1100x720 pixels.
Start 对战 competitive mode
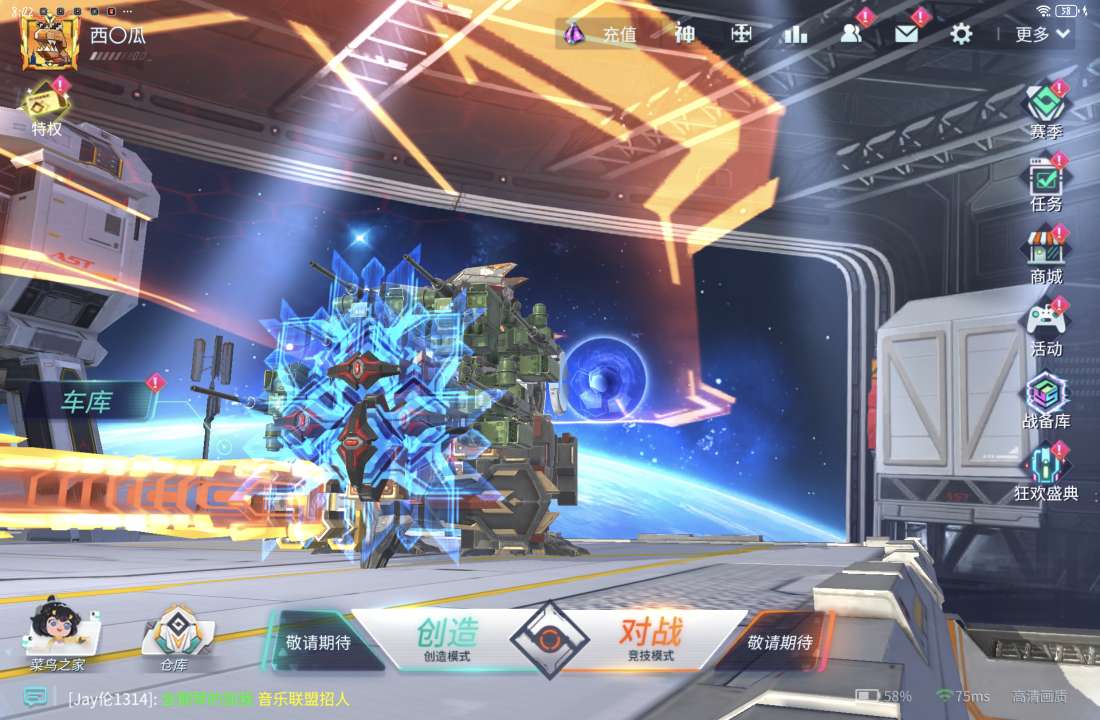tap(651, 639)
